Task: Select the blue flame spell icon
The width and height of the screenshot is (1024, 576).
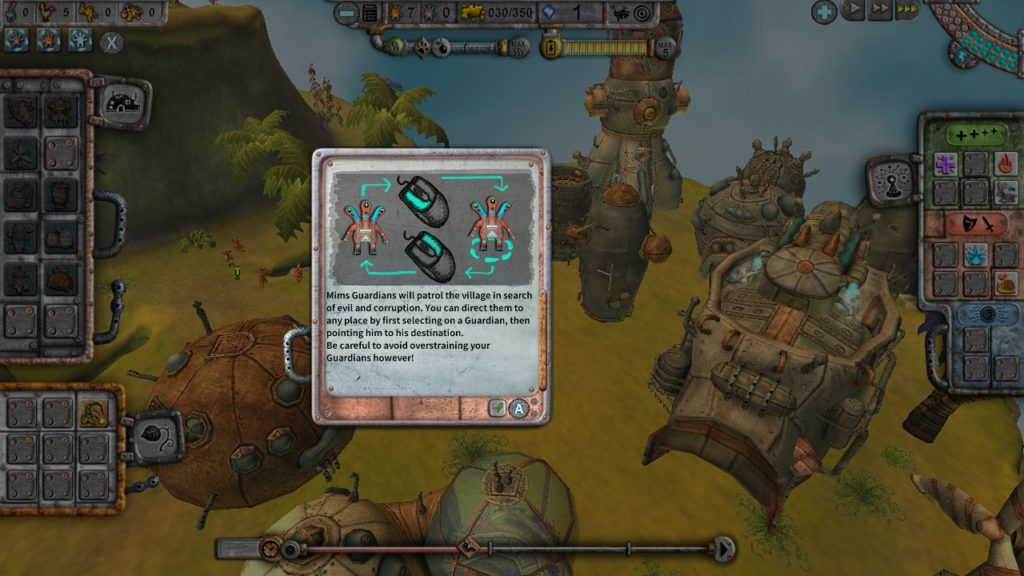Action: 976,256
